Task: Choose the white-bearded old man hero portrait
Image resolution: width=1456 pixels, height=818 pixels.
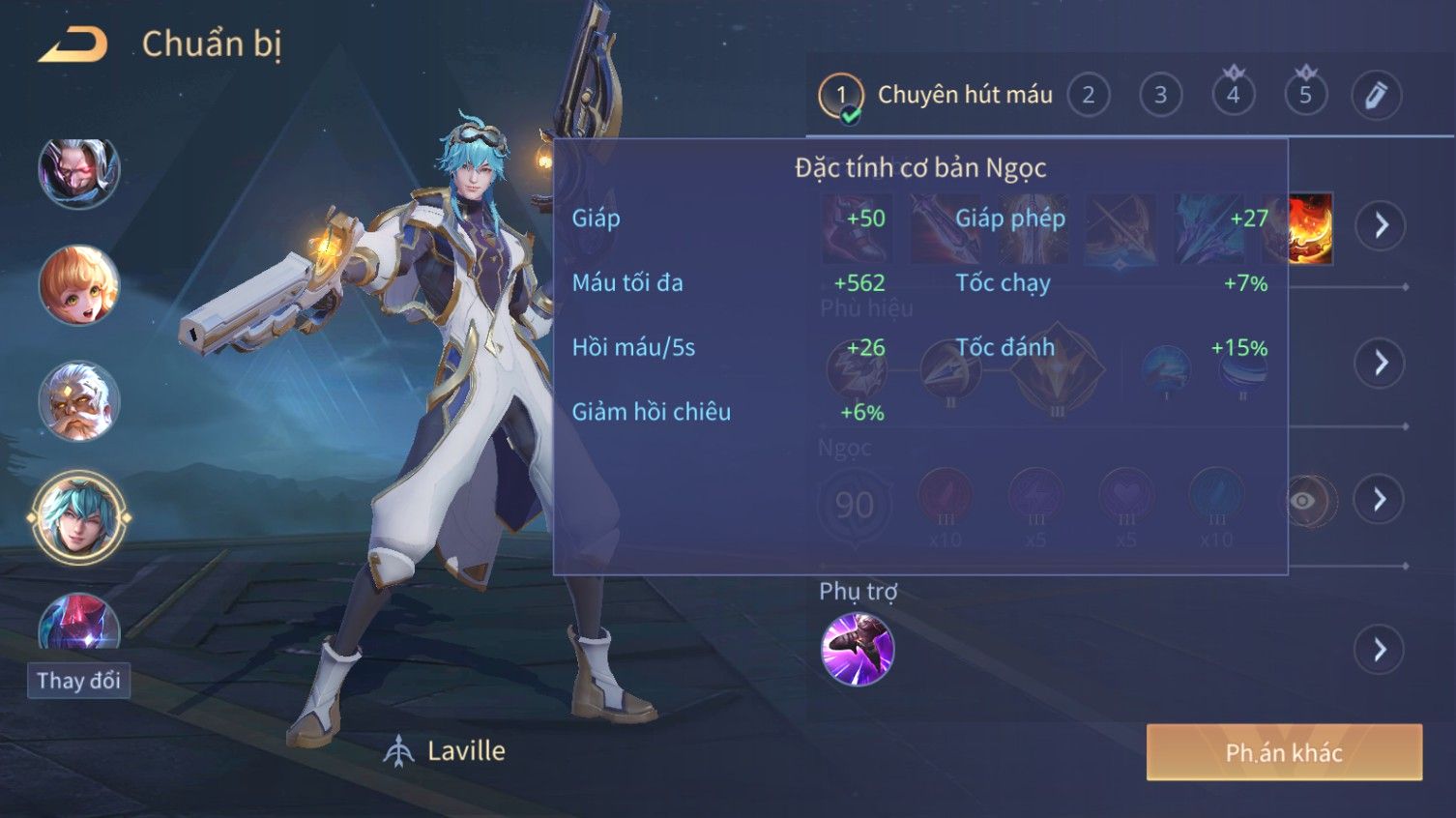Action: coord(78,401)
